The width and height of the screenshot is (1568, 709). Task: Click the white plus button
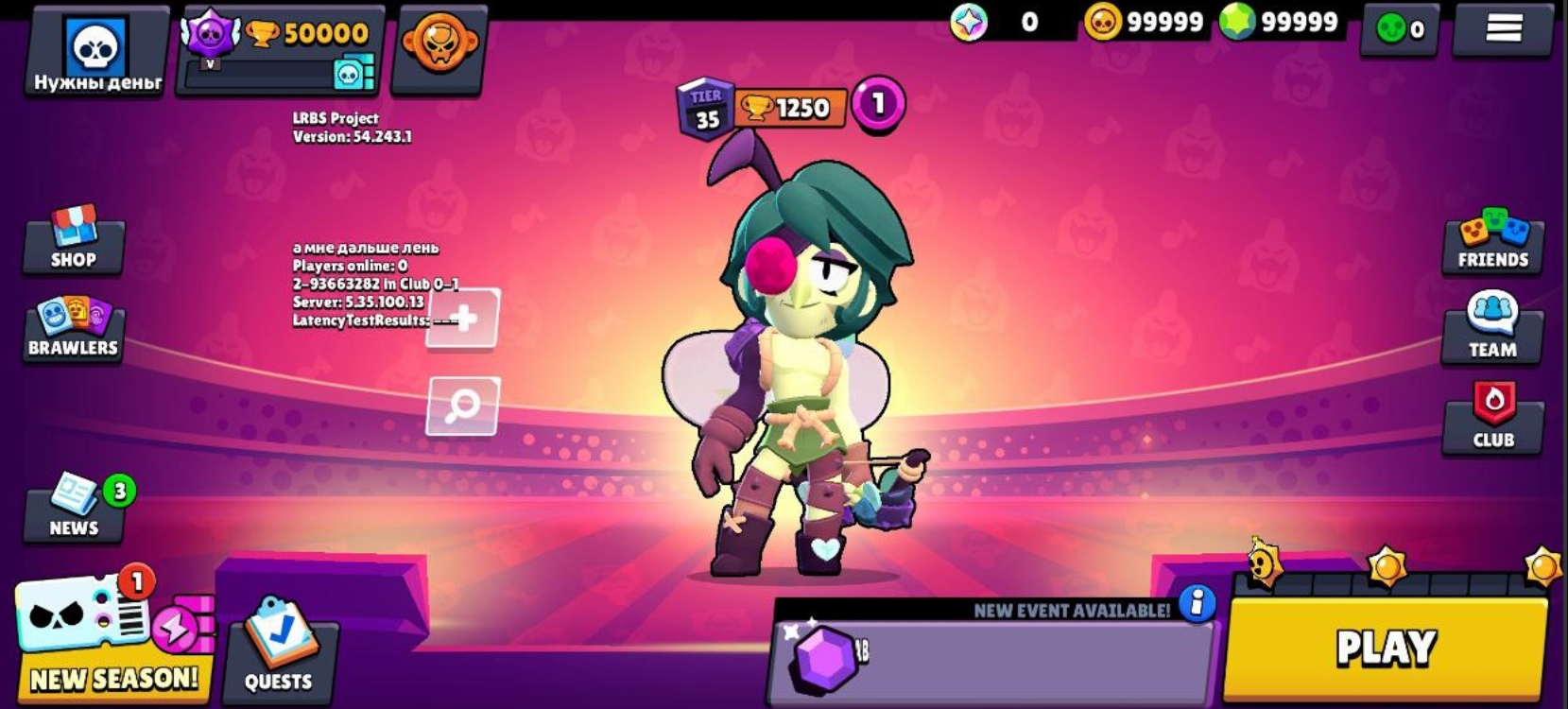point(463,318)
